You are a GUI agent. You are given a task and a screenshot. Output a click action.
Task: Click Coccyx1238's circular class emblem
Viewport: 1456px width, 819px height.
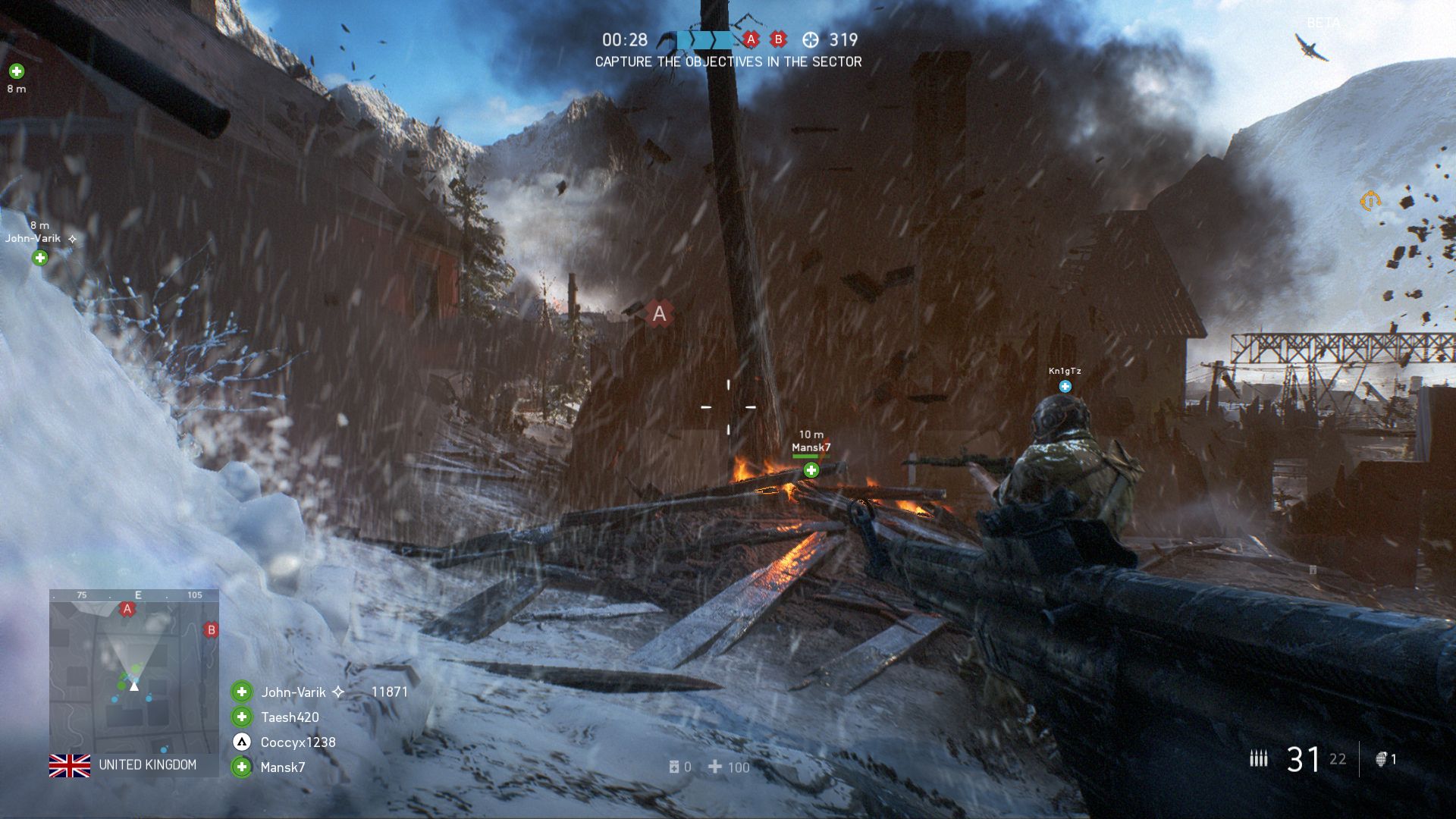(241, 743)
